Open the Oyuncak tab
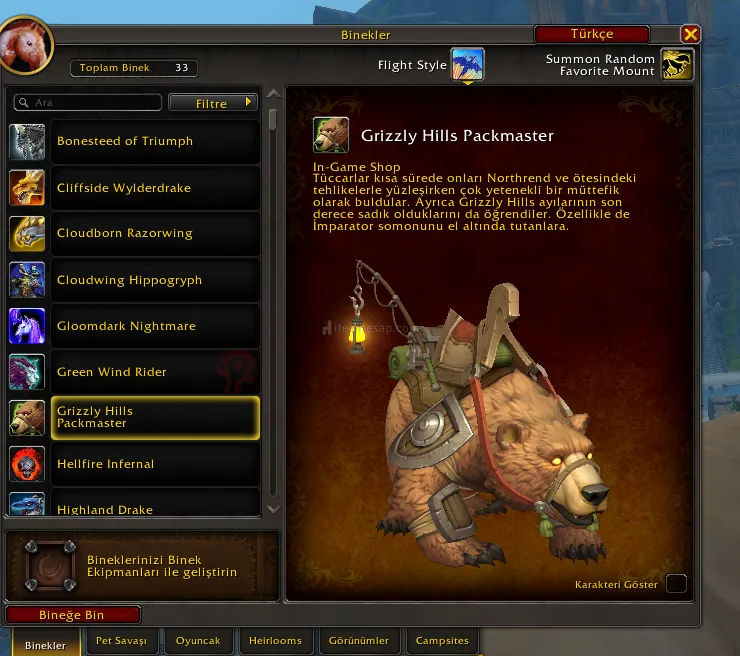 [x=198, y=640]
